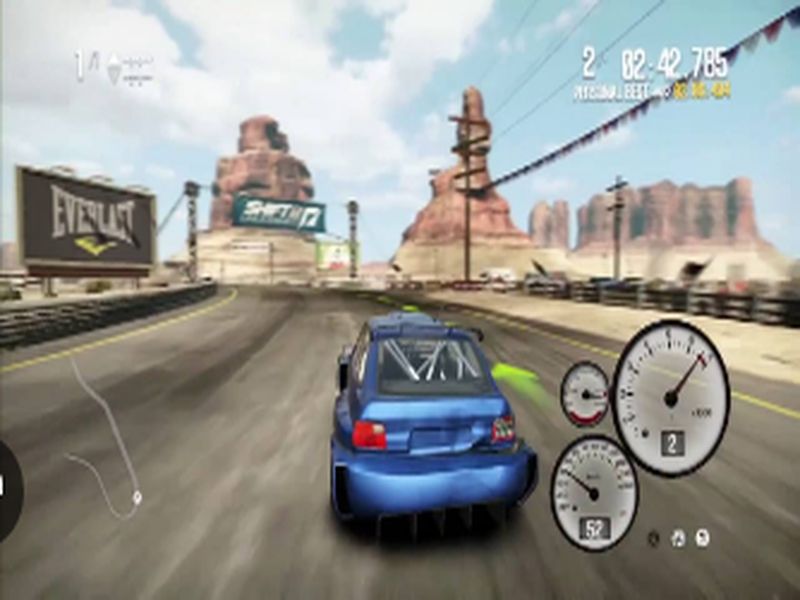Viewport: 800px width, 600px height.
Task: Select the dimmed driving assist icon
Action: [653, 538]
